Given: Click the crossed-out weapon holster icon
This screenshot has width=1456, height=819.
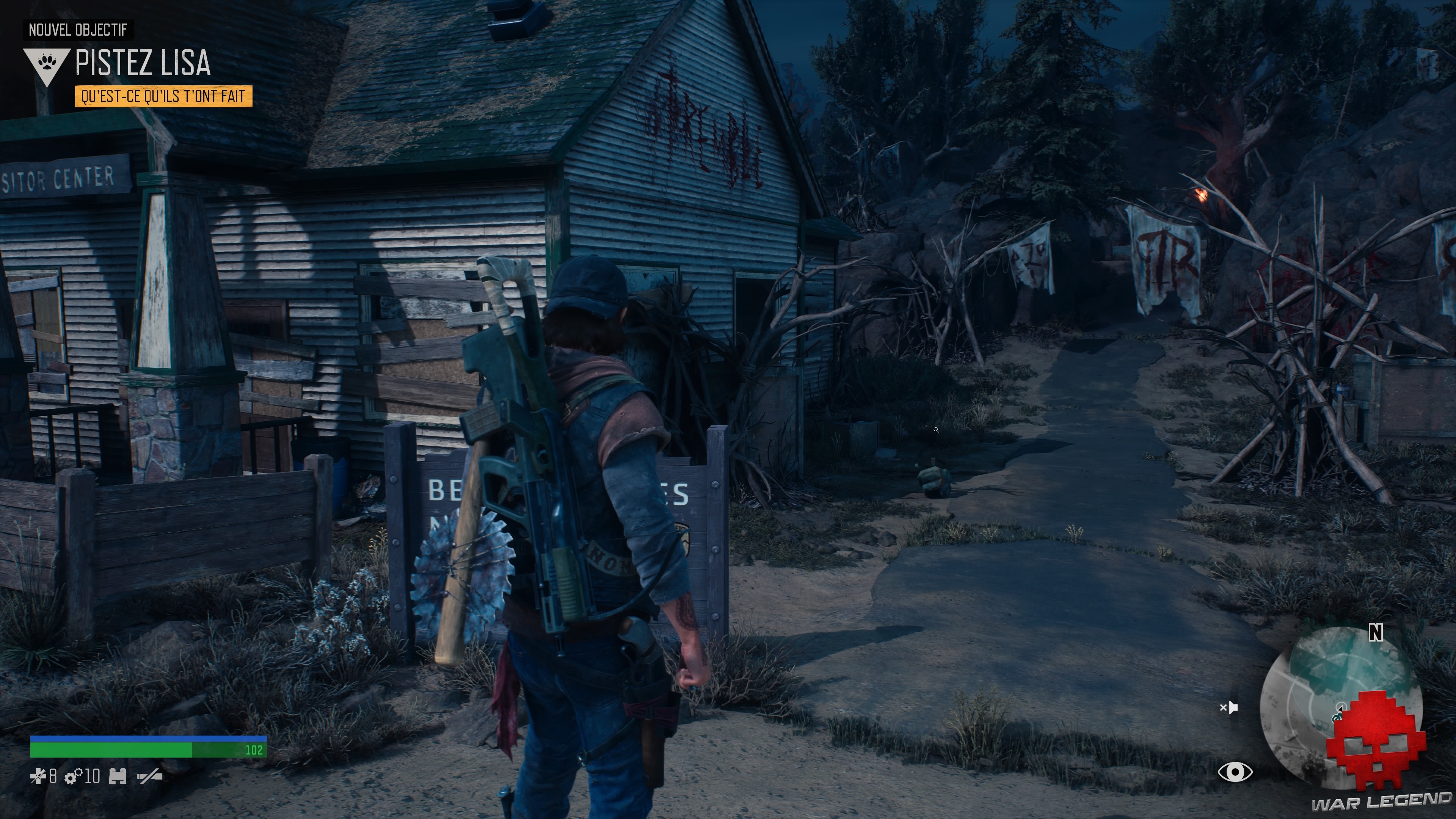Looking at the screenshot, I should click(x=148, y=776).
